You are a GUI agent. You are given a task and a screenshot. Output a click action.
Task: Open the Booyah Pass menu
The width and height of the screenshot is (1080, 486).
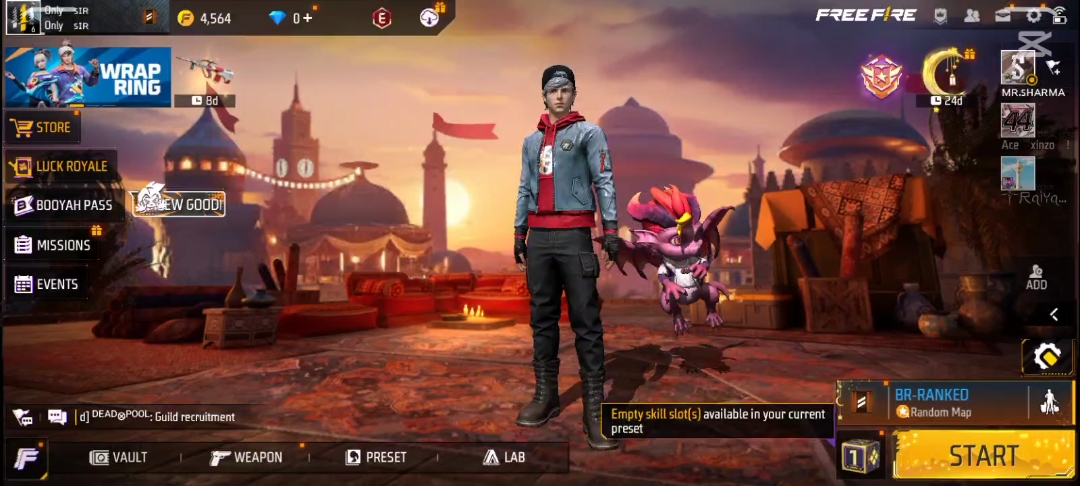(x=63, y=205)
